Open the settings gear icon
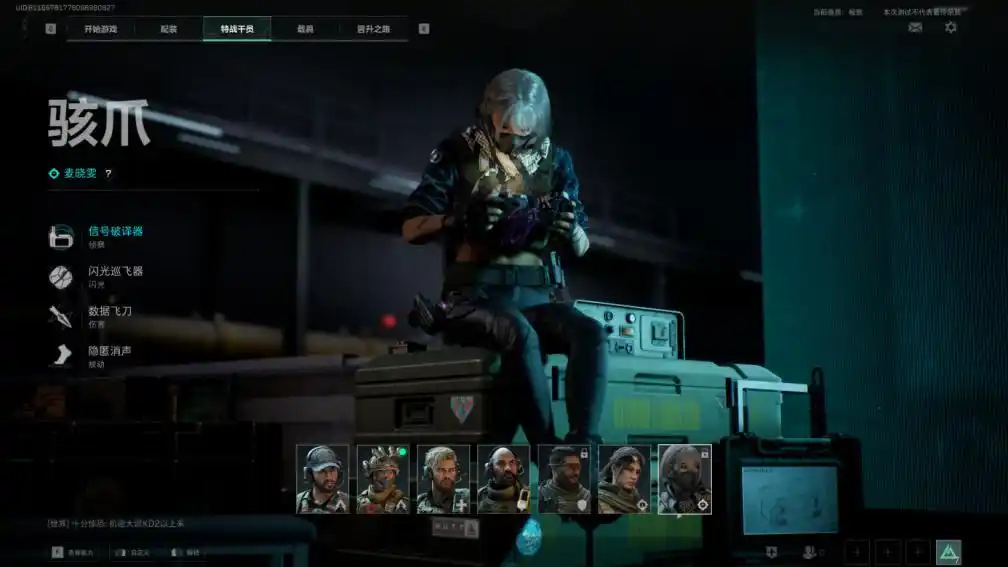This screenshot has height=567, width=1008. [x=950, y=28]
